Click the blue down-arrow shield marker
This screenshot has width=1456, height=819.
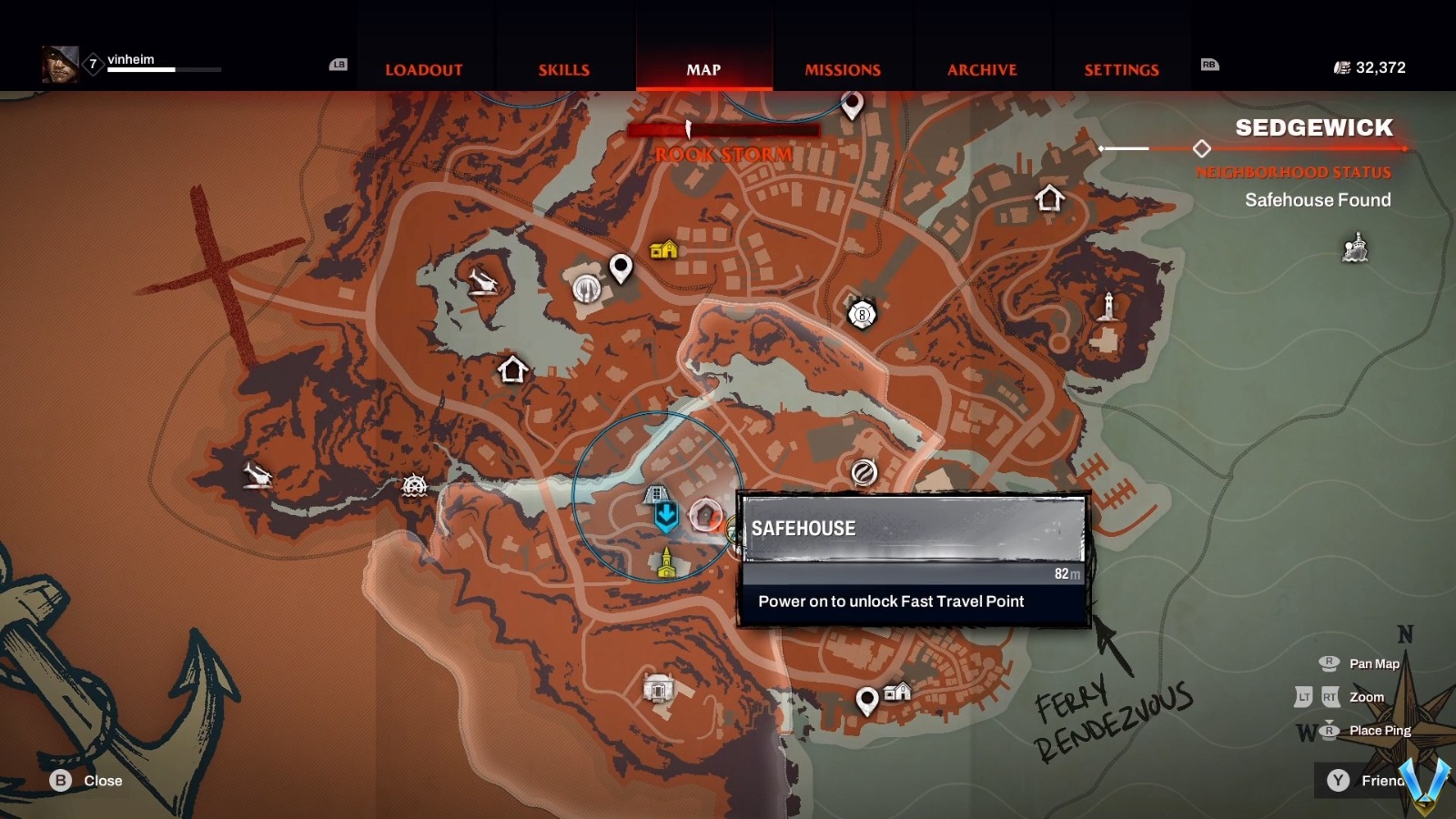[666, 516]
